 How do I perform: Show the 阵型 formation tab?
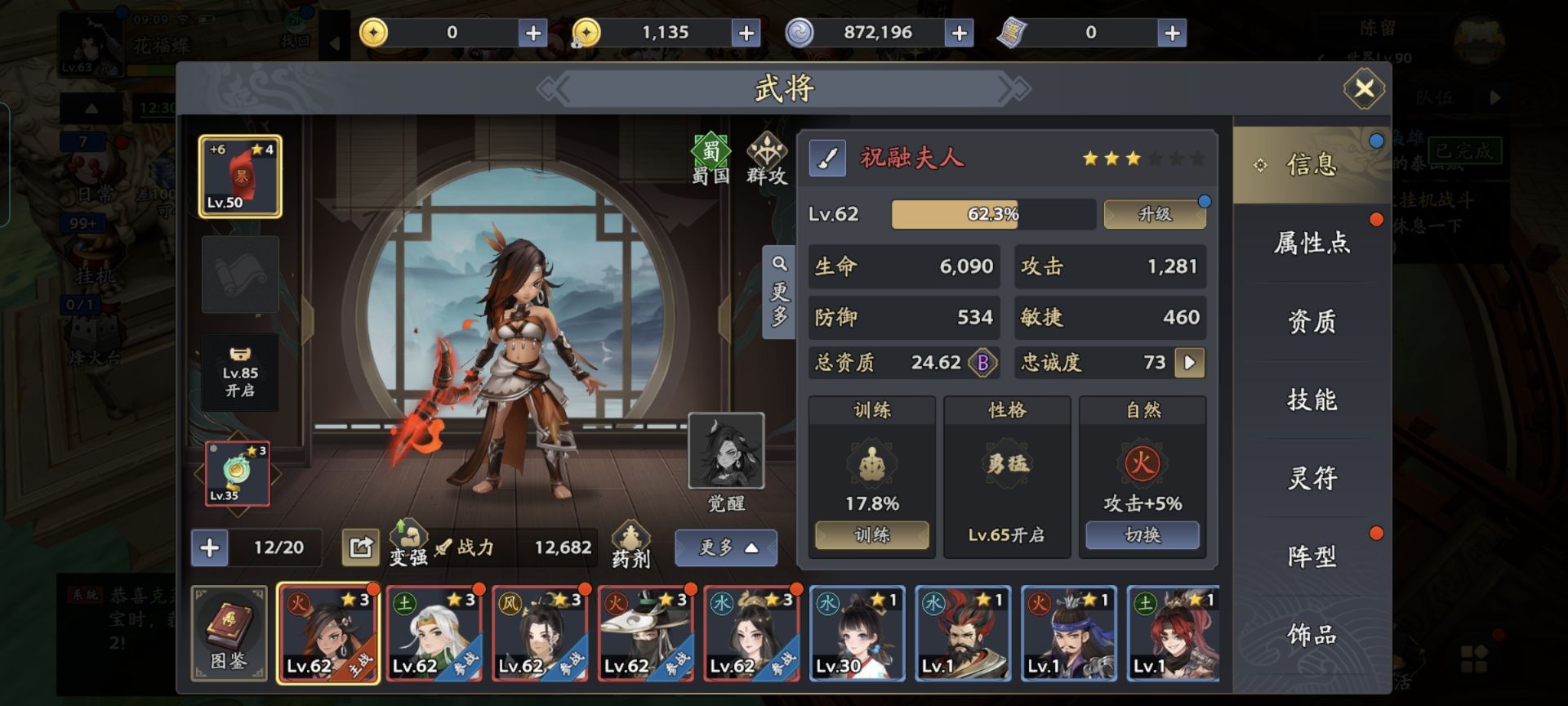point(1312,556)
